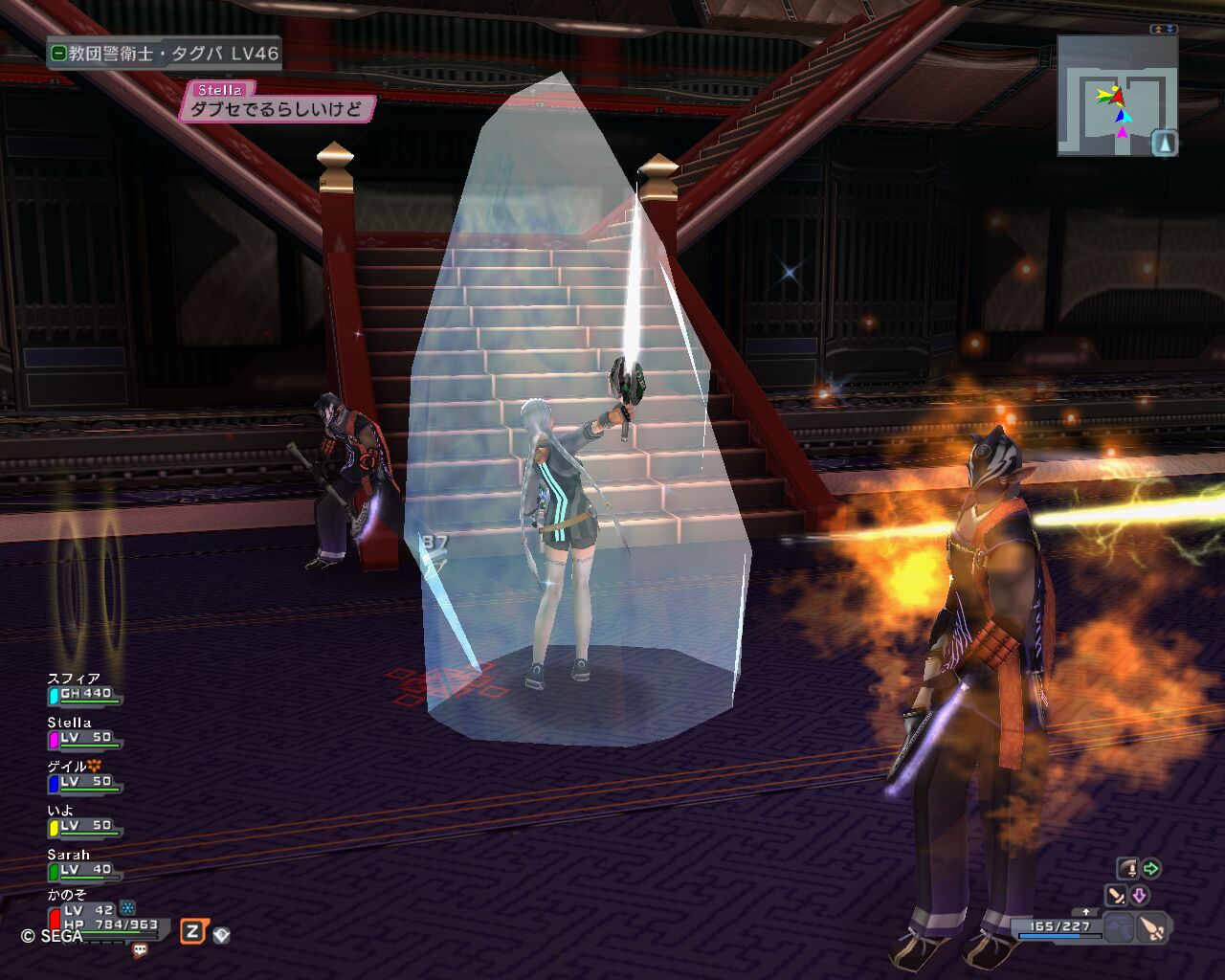Select party member ゲイル

pyautogui.click(x=84, y=776)
